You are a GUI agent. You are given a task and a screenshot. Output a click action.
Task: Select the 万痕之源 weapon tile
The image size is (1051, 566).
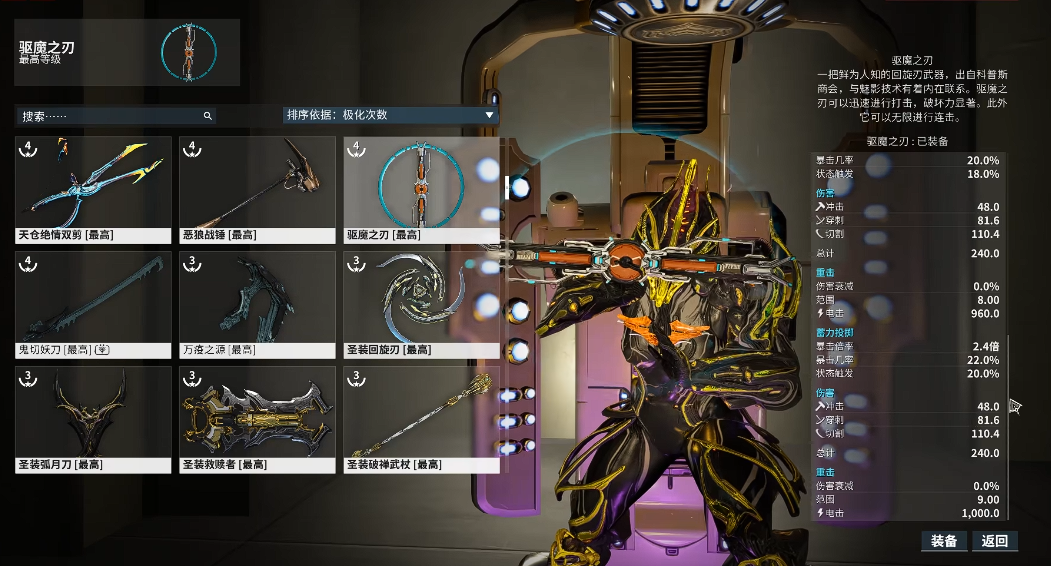click(x=257, y=304)
